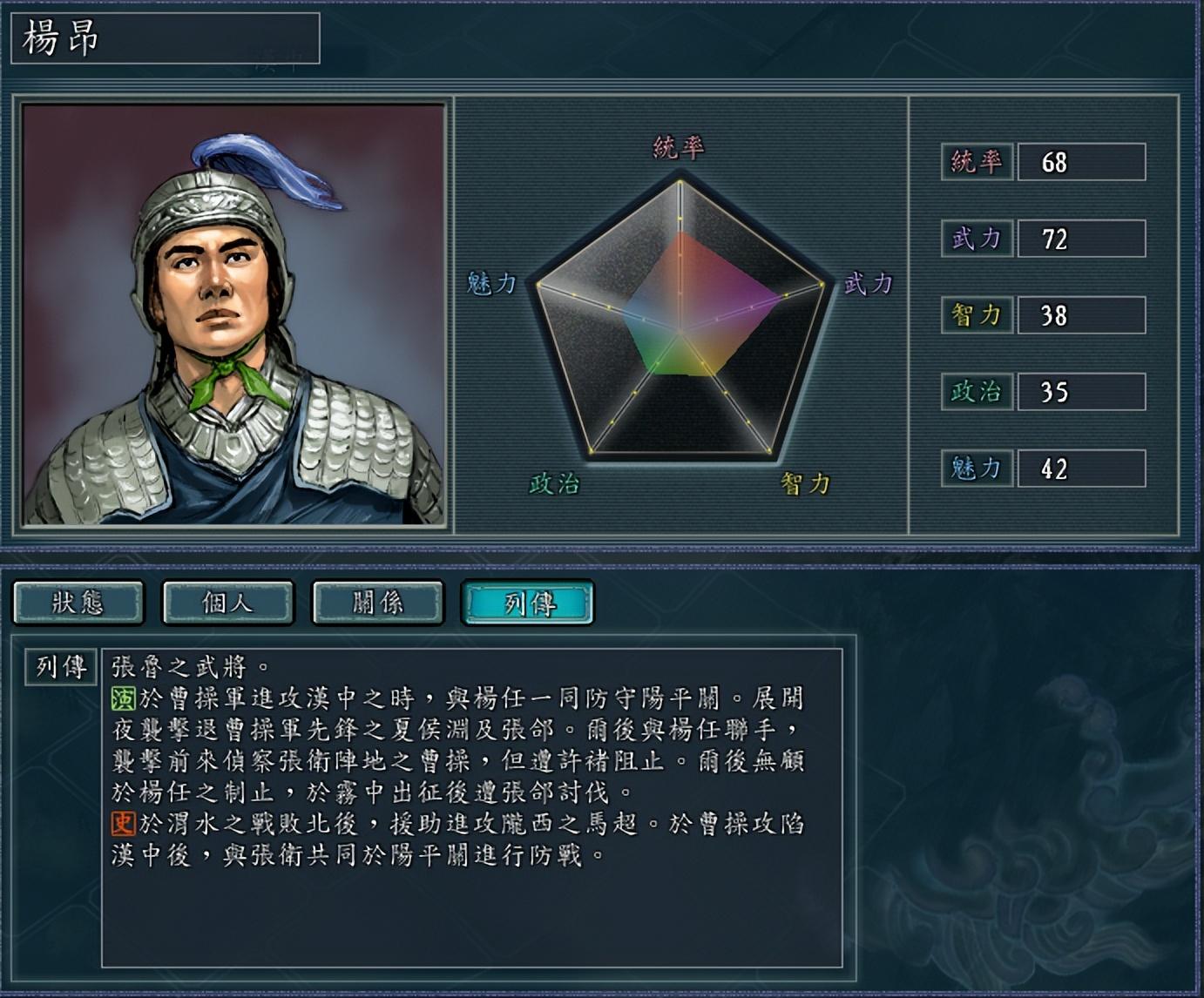Show the 關係 (Relations) tab
The height and width of the screenshot is (998, 1204).
(378, 603)
